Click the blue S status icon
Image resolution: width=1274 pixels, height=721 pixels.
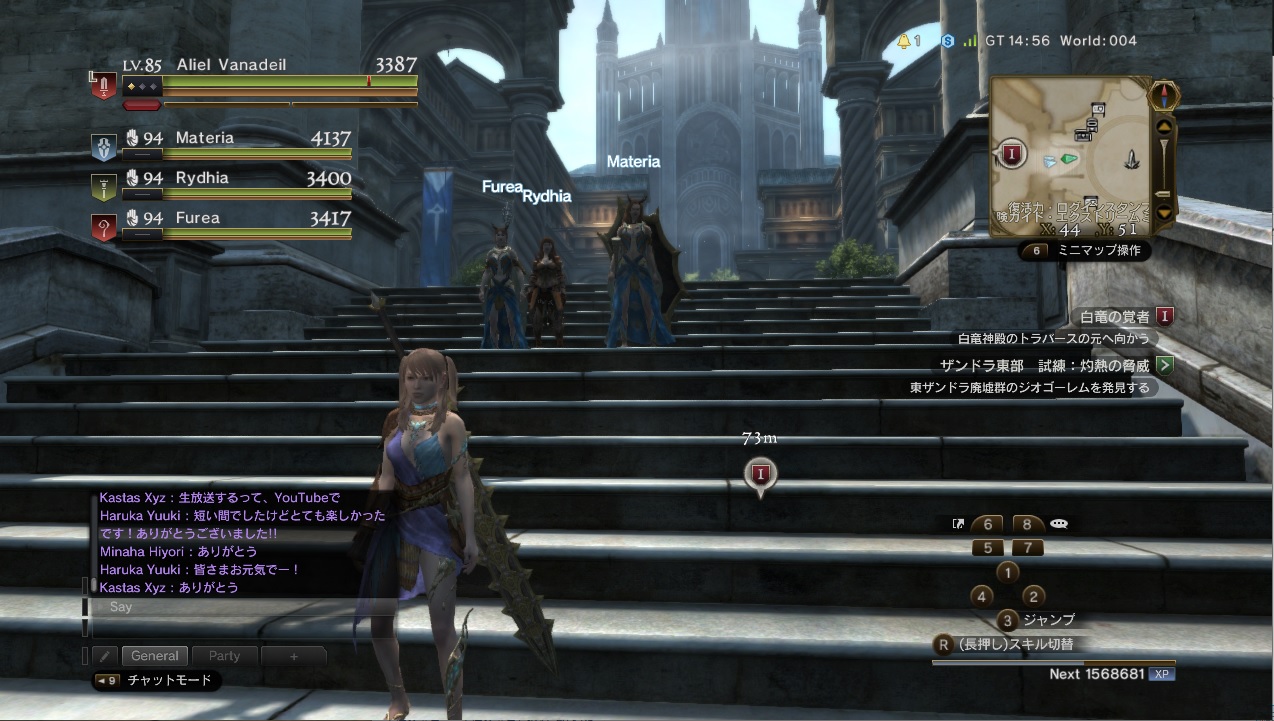tap(947, 41)
